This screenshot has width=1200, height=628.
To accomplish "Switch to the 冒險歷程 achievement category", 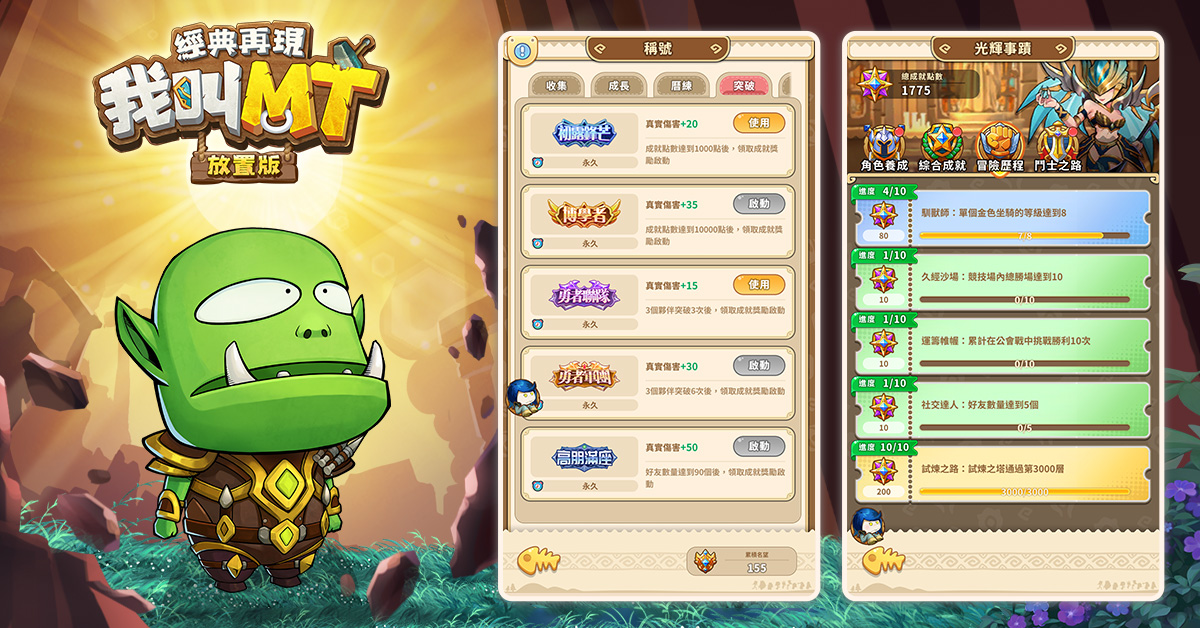I will (999, 148).
